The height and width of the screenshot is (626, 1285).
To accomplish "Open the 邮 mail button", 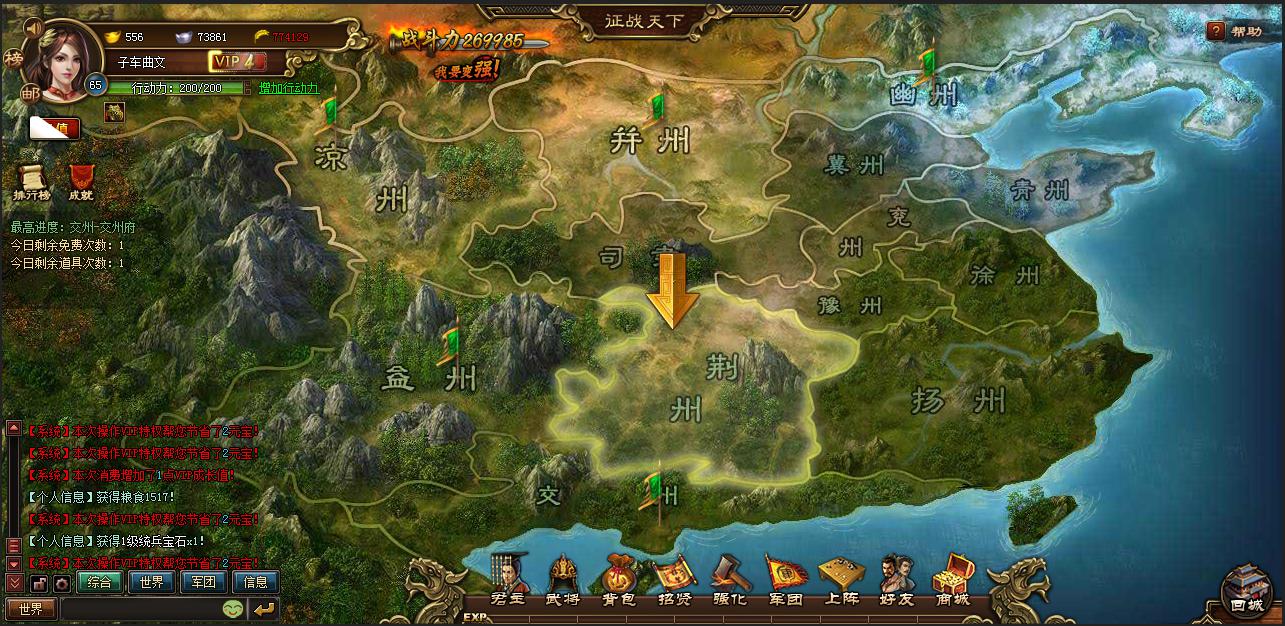I will [x=31, y=93].
